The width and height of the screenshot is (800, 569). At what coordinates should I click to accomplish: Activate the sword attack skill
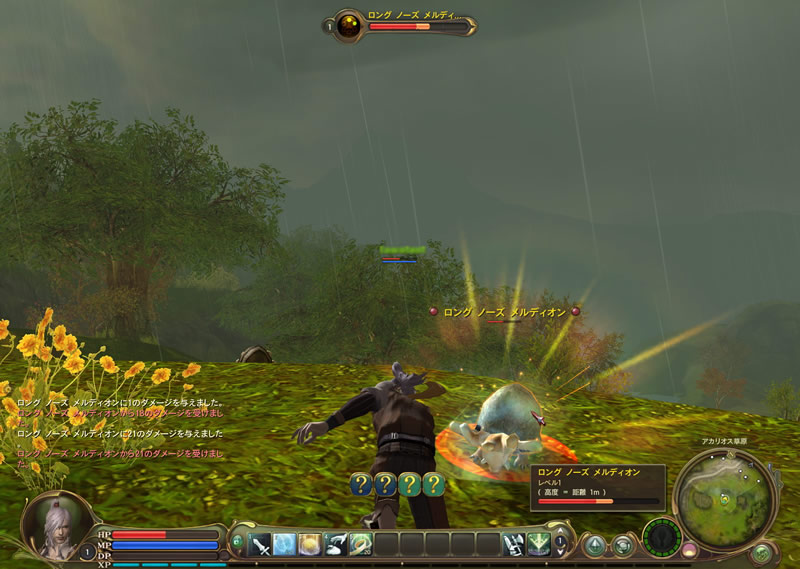tap(260, 544)
